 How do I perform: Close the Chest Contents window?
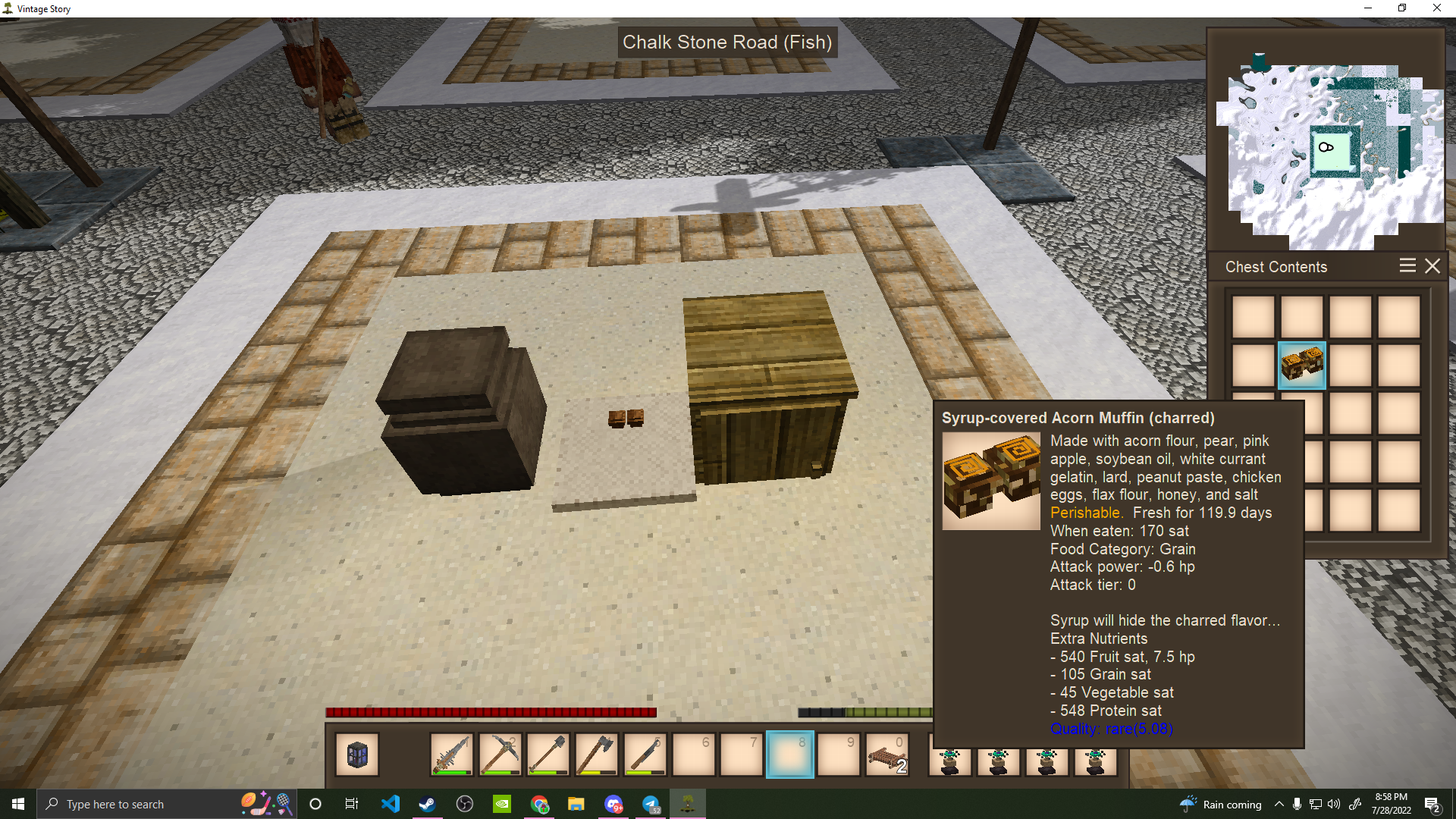(x=1432, y=266)
